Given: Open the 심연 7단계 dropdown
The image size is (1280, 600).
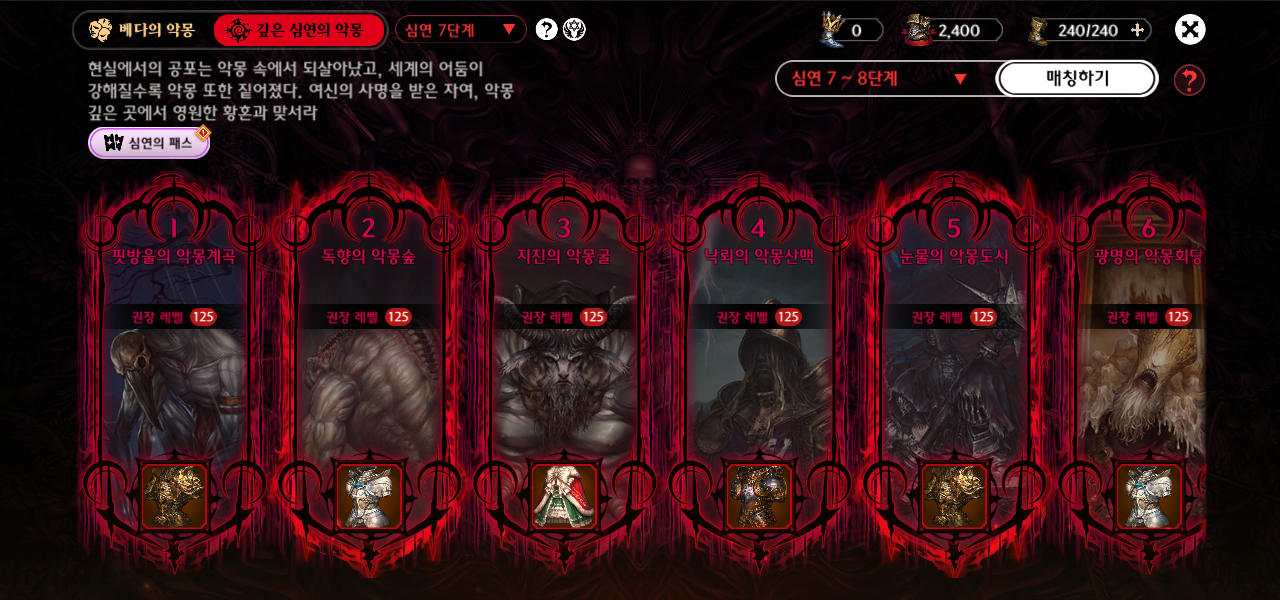Looking at the screenshot, I should (461, 30).
